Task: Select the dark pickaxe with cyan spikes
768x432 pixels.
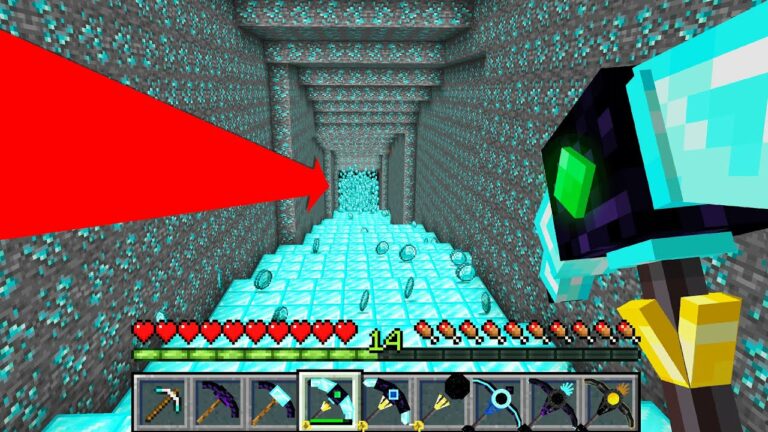Action: pyautogui.click(x=552, y=400)
